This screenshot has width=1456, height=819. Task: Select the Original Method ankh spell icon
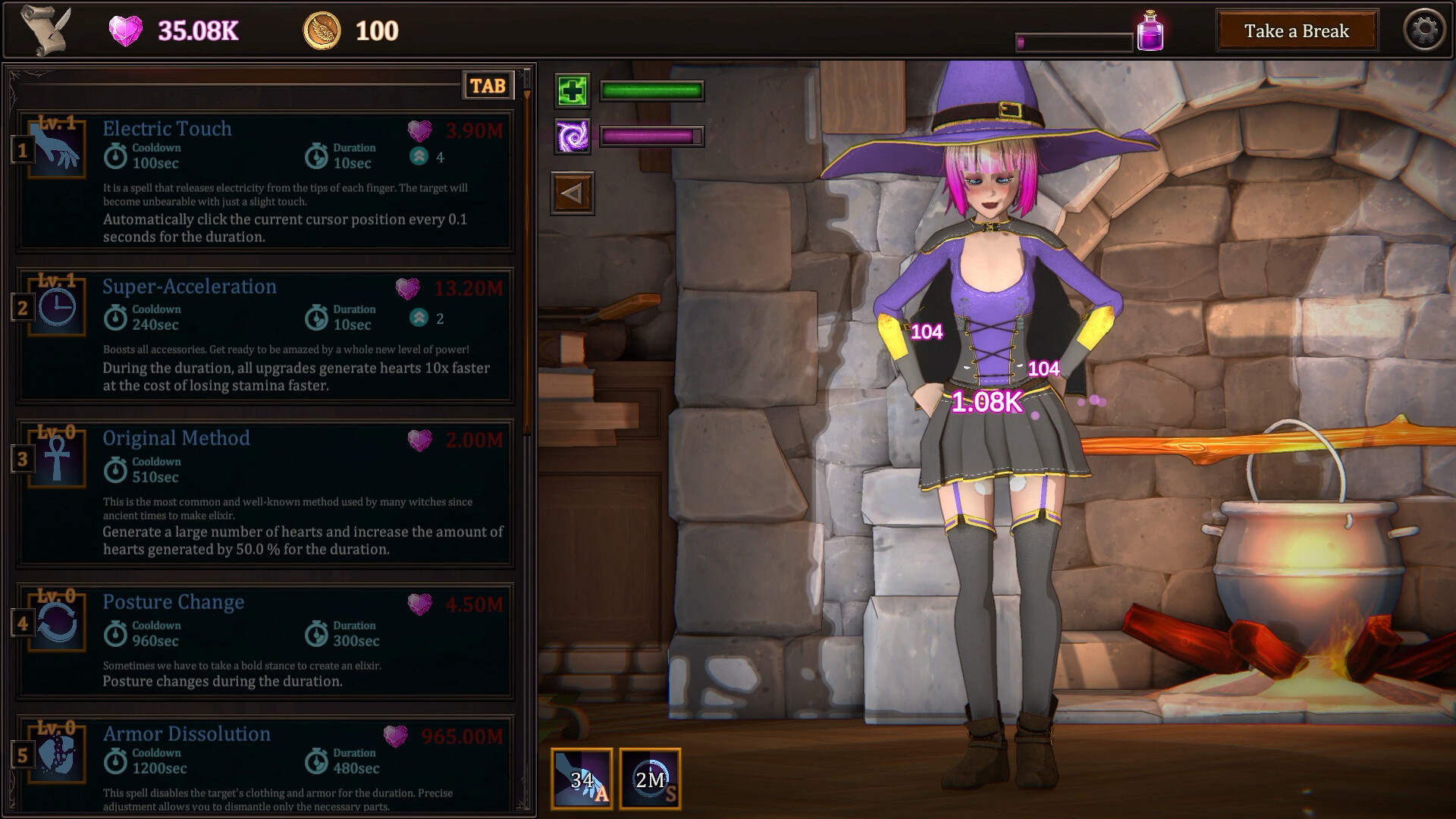[x=56, y=459]
